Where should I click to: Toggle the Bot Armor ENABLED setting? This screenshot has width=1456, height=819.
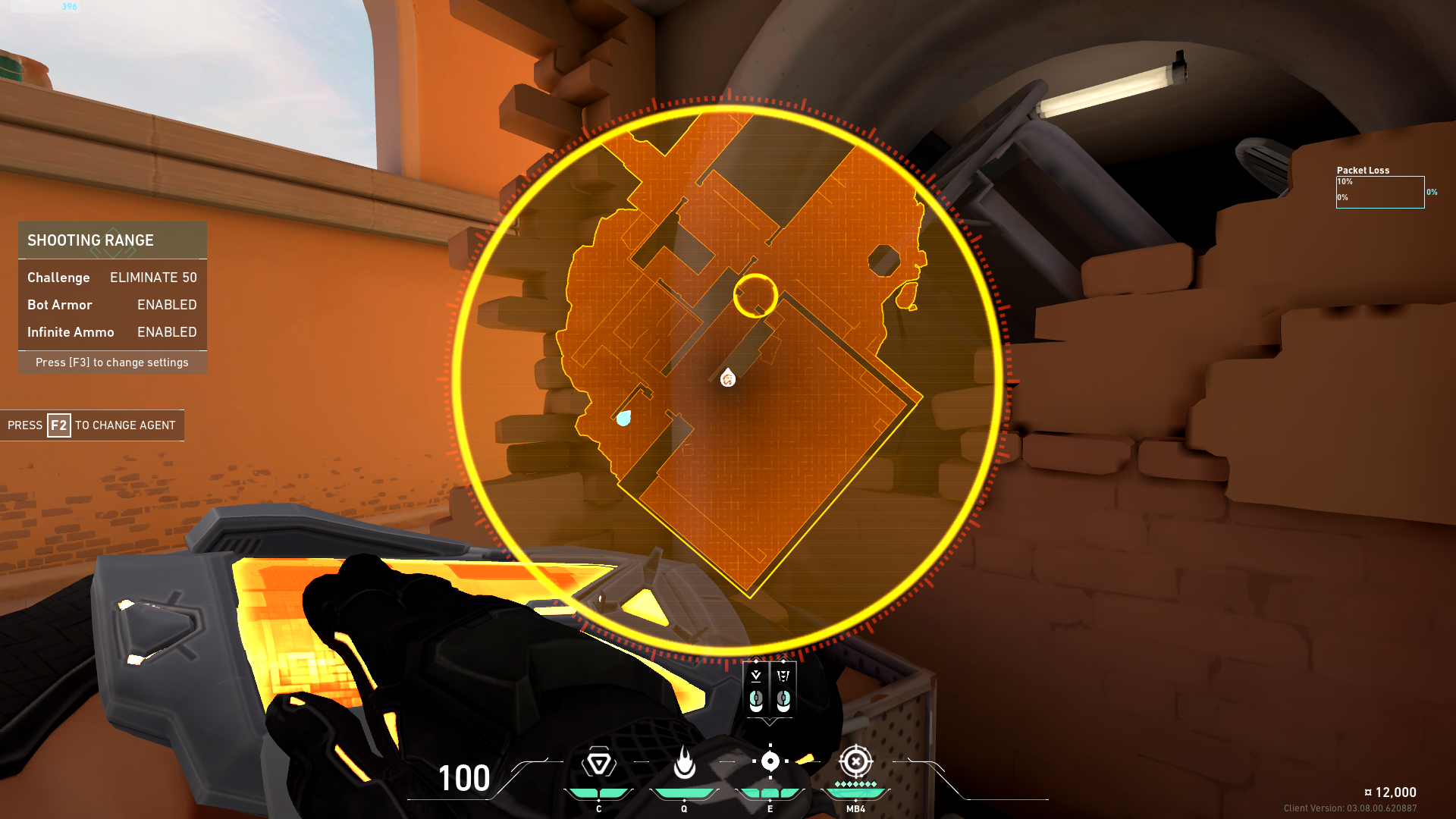(166, 305)
